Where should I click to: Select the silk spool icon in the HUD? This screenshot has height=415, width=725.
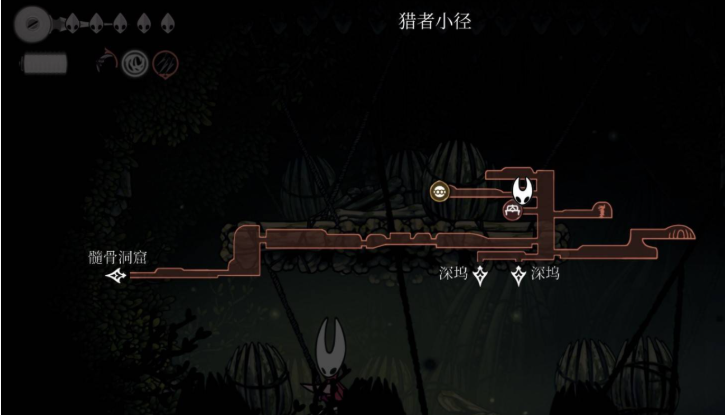31,21
